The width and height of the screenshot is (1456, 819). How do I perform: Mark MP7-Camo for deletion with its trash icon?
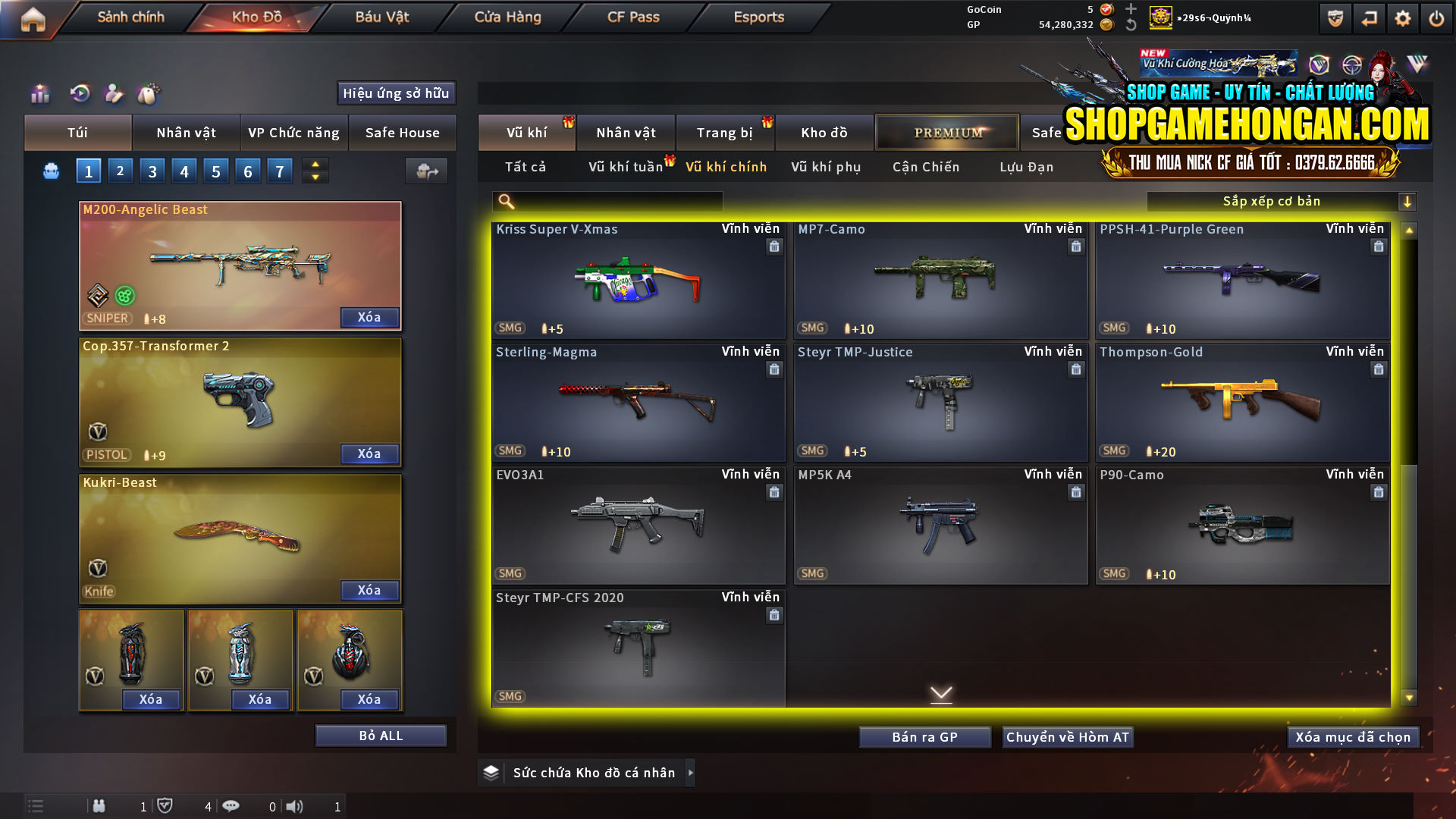point(1076,246)
